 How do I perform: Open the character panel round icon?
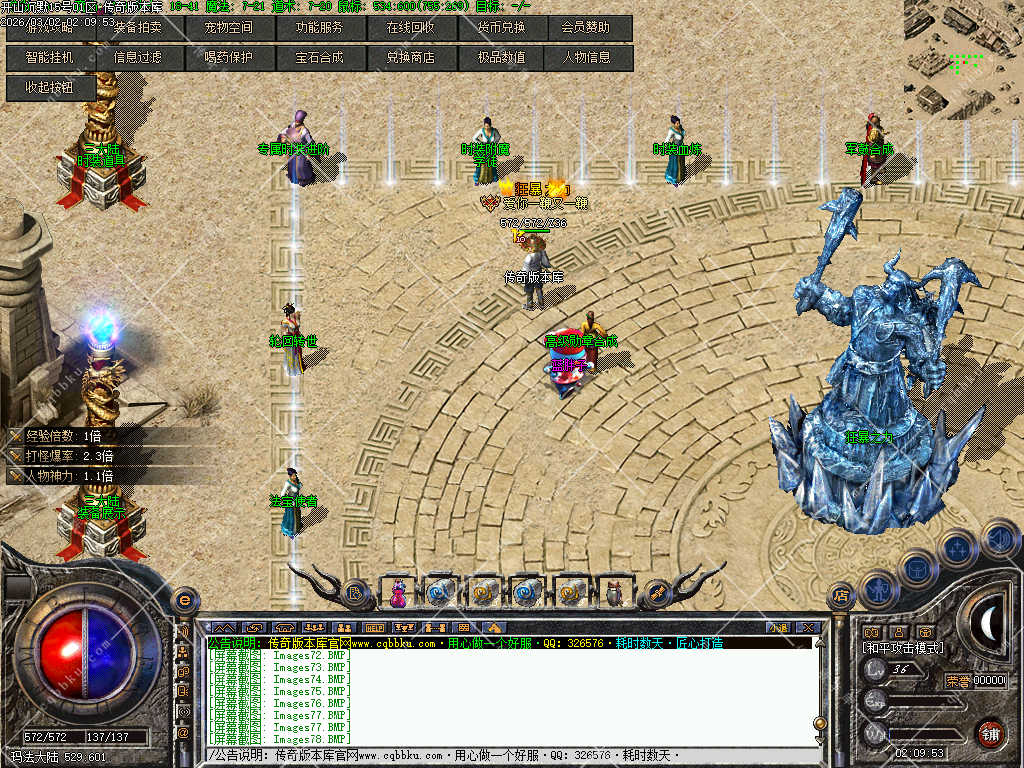(876, 589)
